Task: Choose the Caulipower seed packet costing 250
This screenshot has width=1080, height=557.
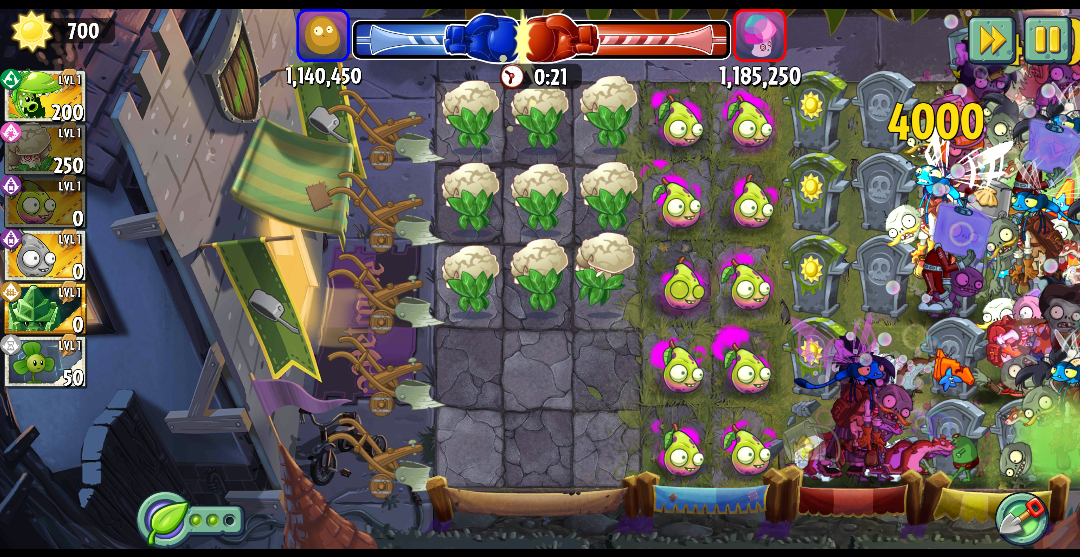Action: click(x=44, y=150)
